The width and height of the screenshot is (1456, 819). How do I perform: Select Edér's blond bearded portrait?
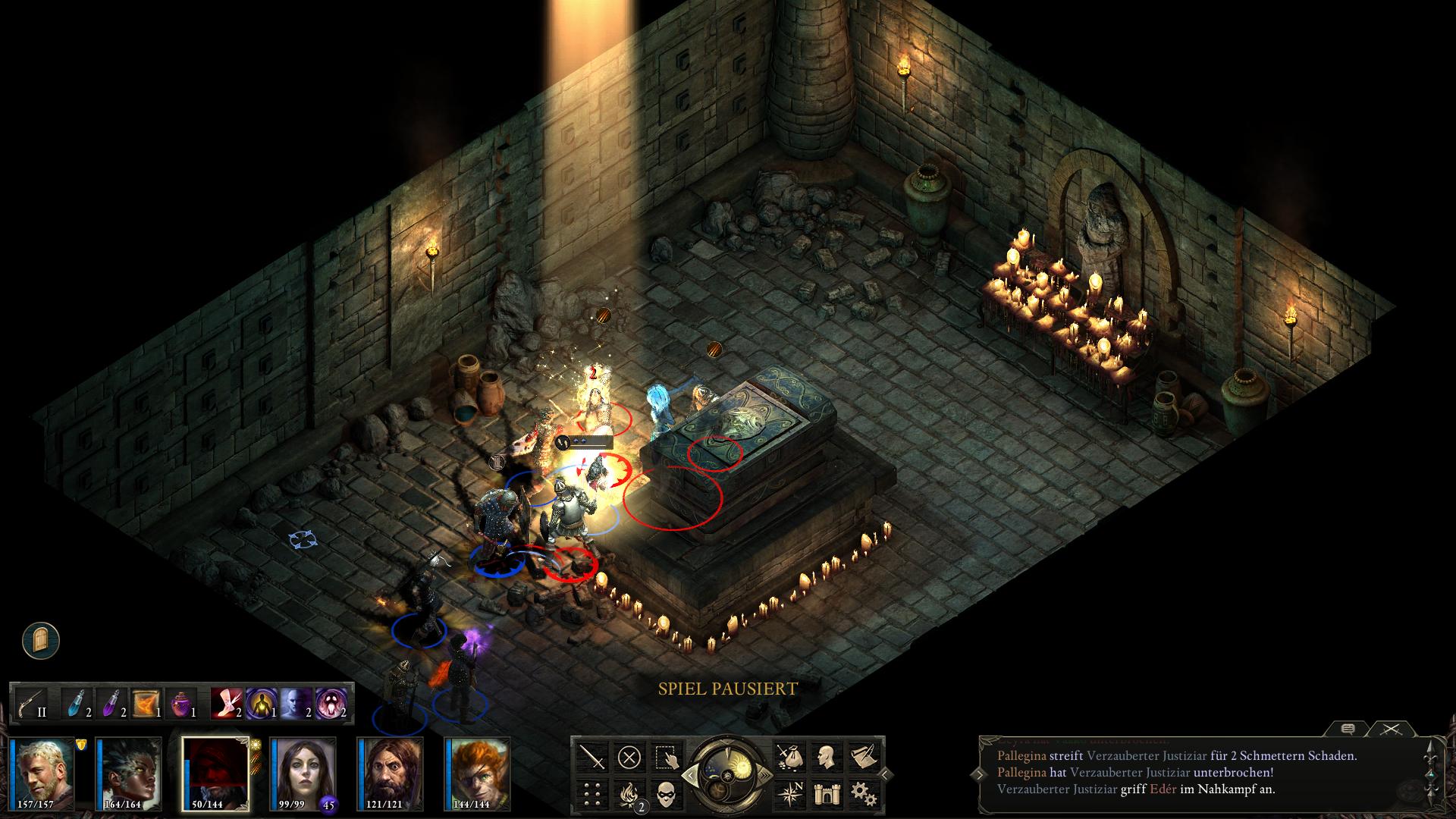[44, 772]
